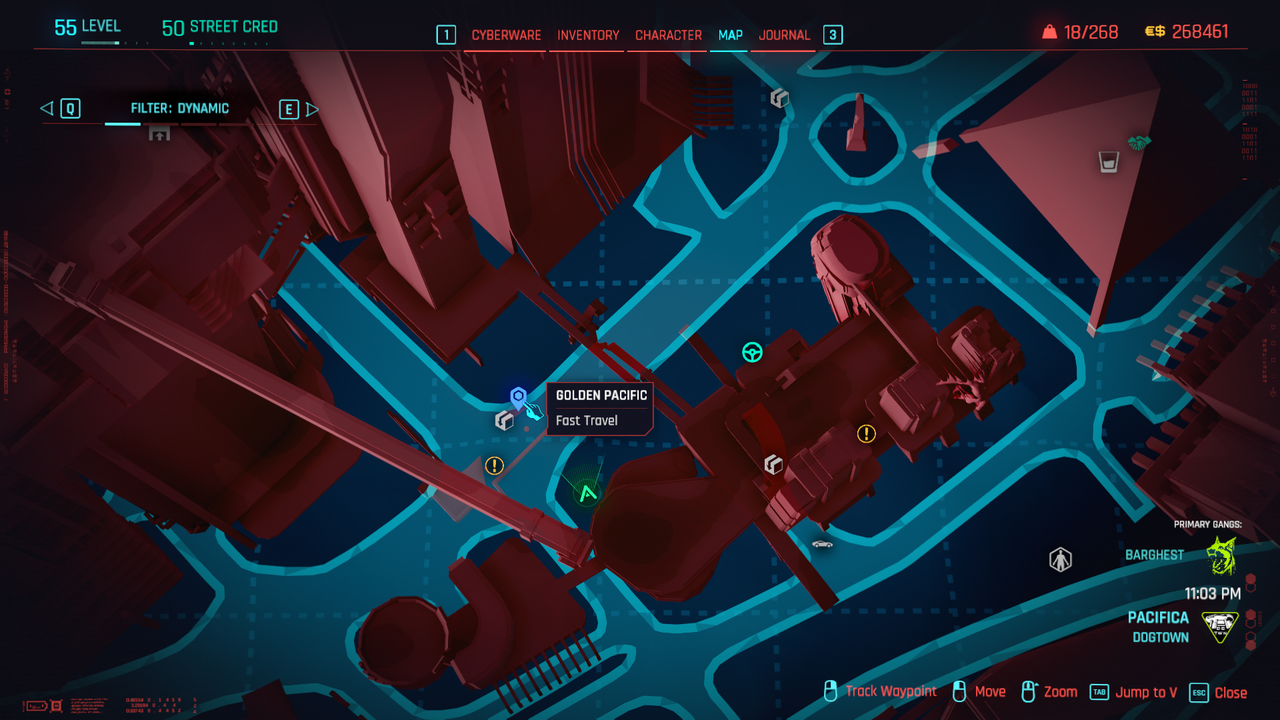Cycle map filter to next with right arrow
1280x720 pixels.
tap(312, 109)
